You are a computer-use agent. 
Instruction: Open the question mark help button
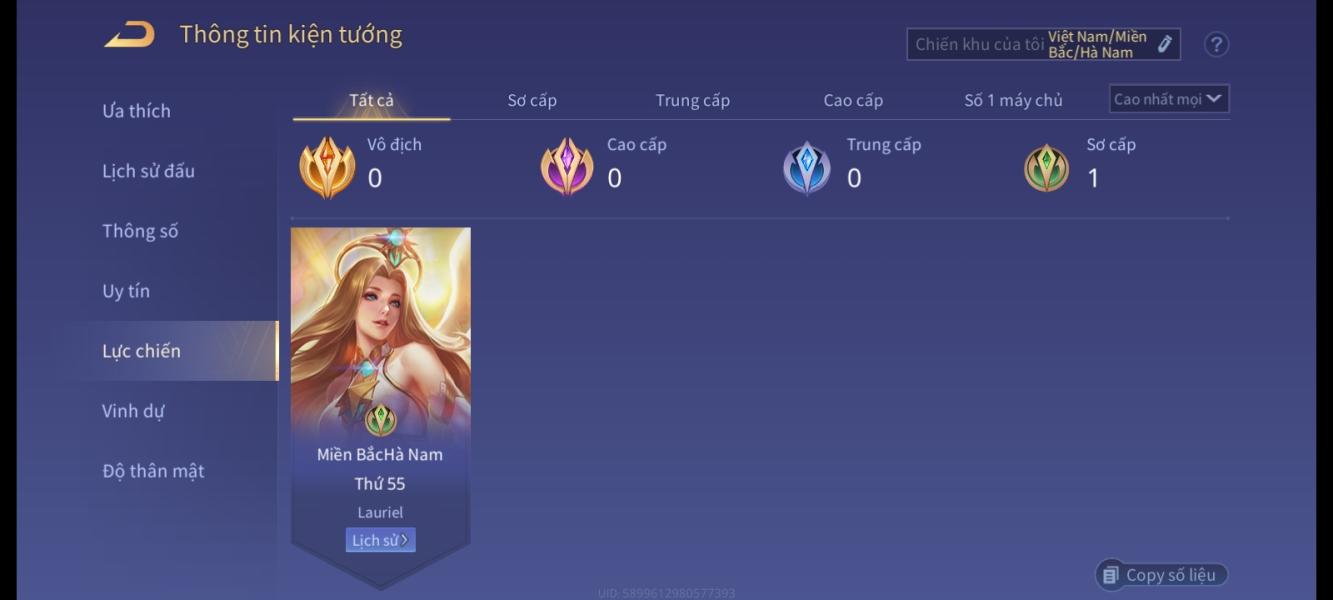pos(1216,44)
